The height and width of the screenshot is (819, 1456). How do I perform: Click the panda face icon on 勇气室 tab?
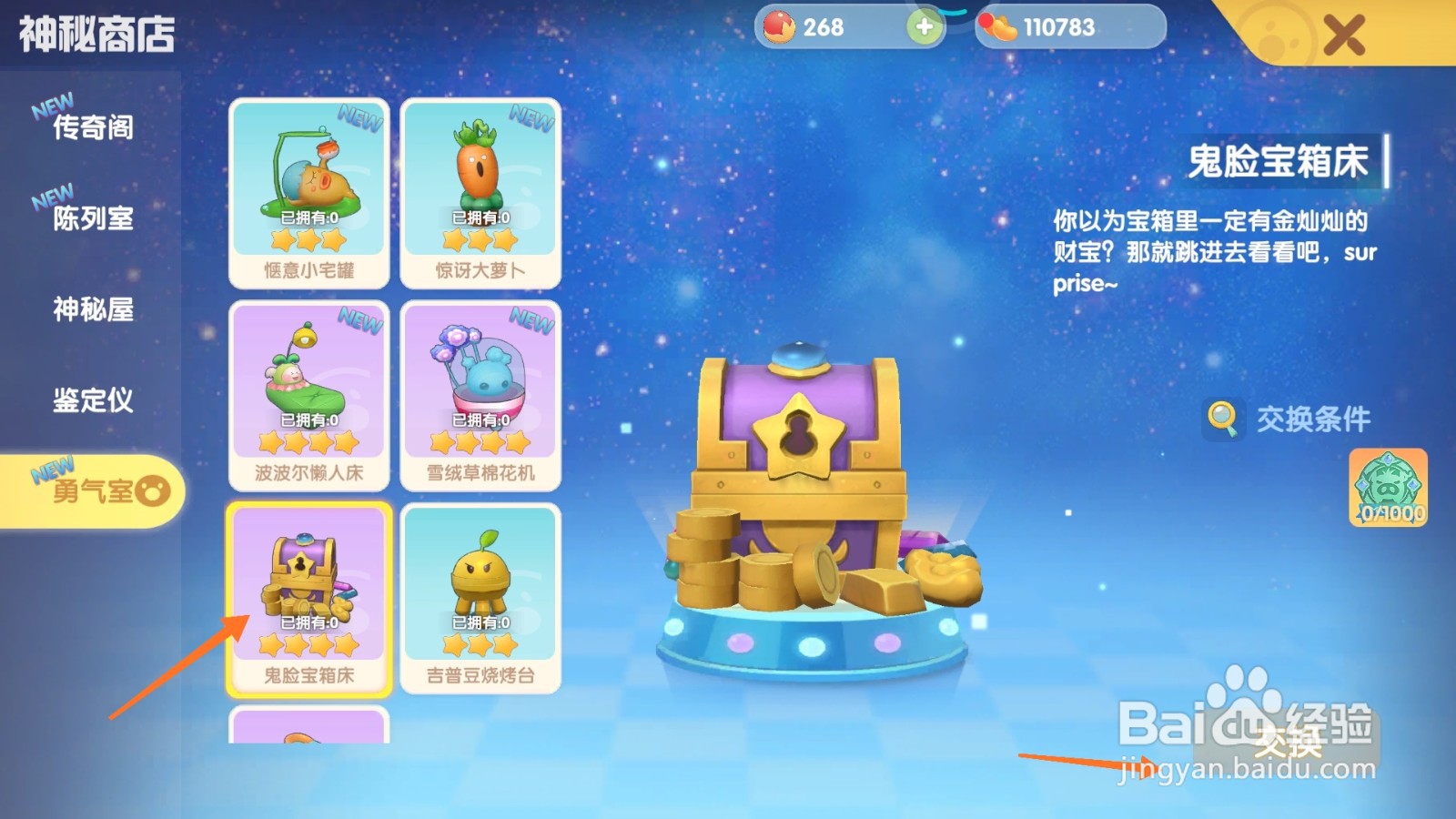pos(152,490)
